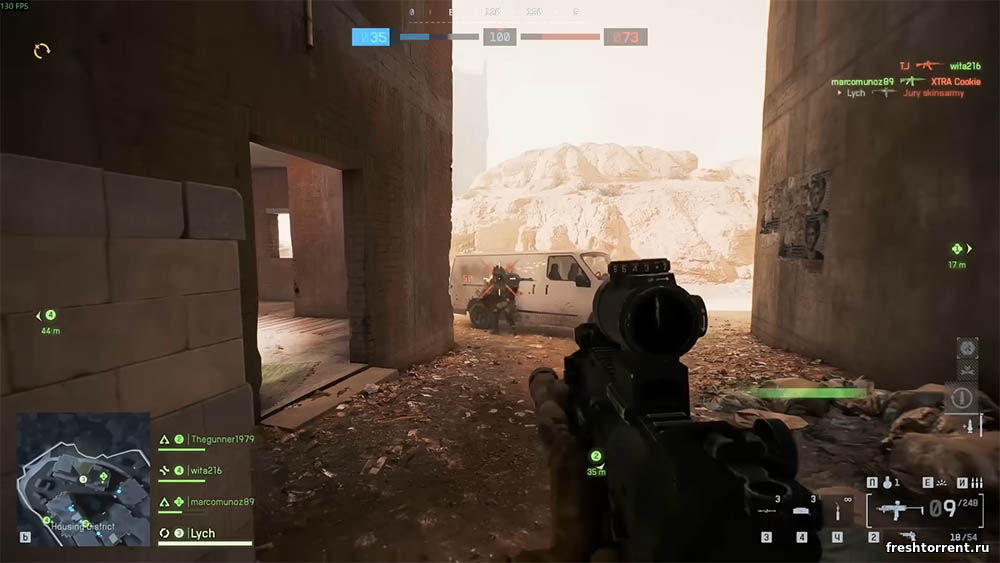Switch to the sidearm pistol icon
1000x563 pixels.
[908, 537]
